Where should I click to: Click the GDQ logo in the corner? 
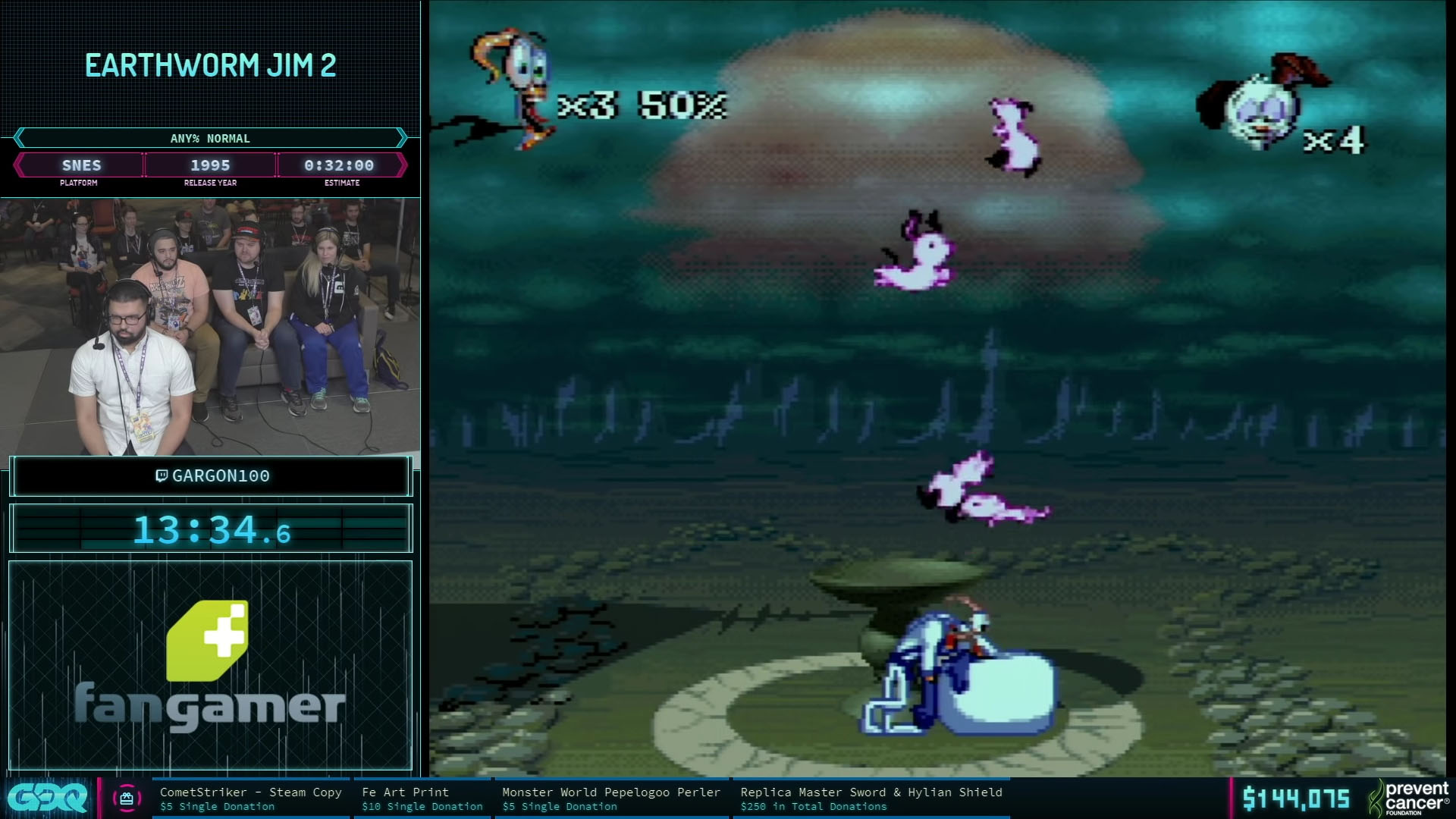[47, 799]
